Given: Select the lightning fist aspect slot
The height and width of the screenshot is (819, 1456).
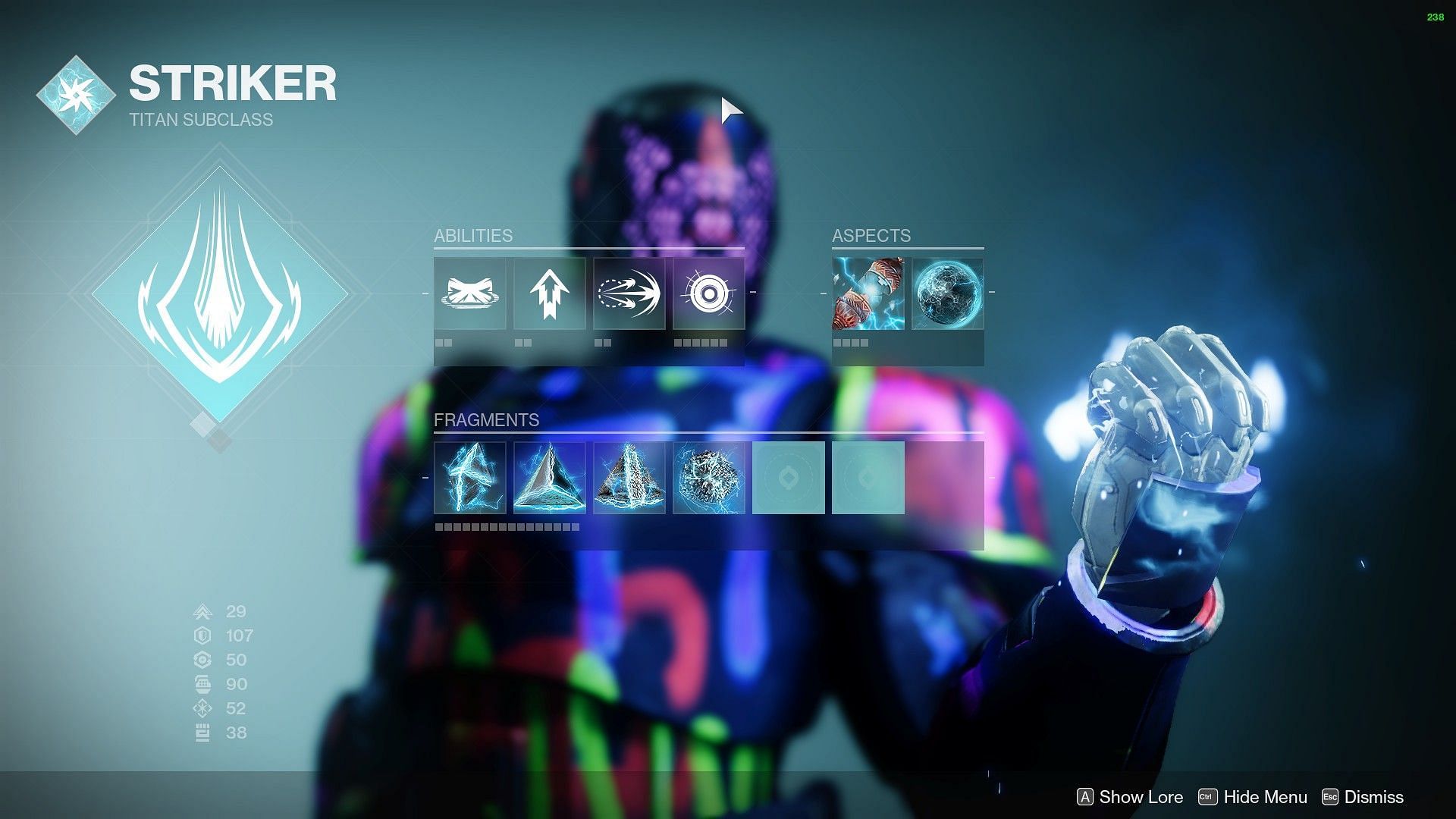Looking at the screenshot, I should tap(868, 293).
